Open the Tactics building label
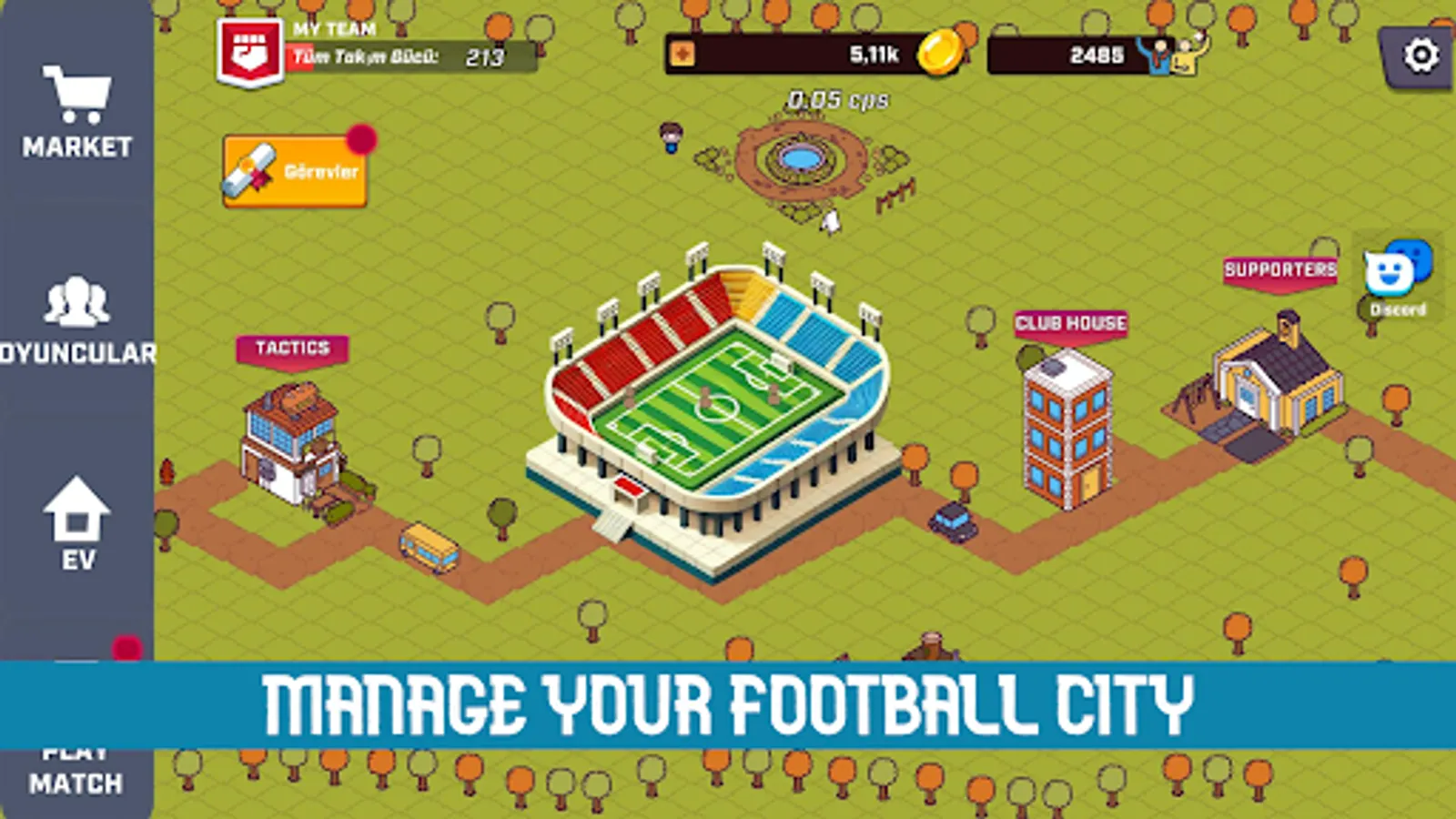This screenshot has width=1456, height=819. [293, 349]
